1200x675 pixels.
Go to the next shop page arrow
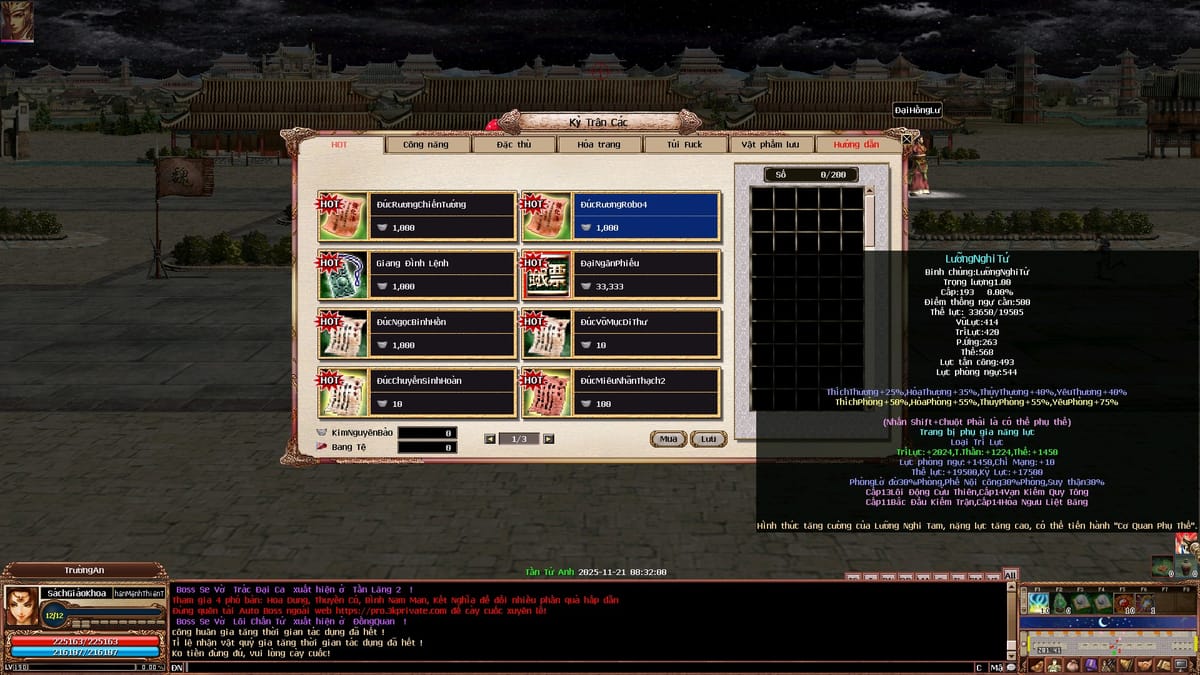pos(548,439)
